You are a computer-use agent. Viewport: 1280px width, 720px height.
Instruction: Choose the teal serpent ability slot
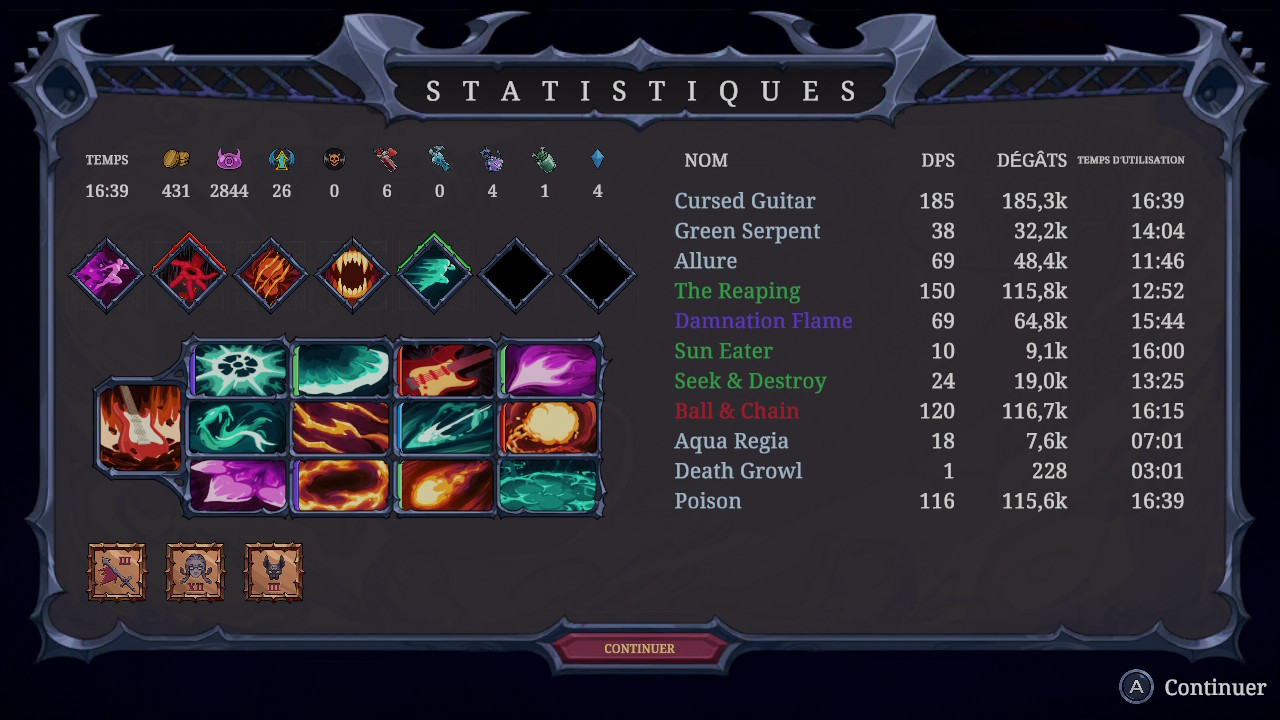tap(238, 427)
